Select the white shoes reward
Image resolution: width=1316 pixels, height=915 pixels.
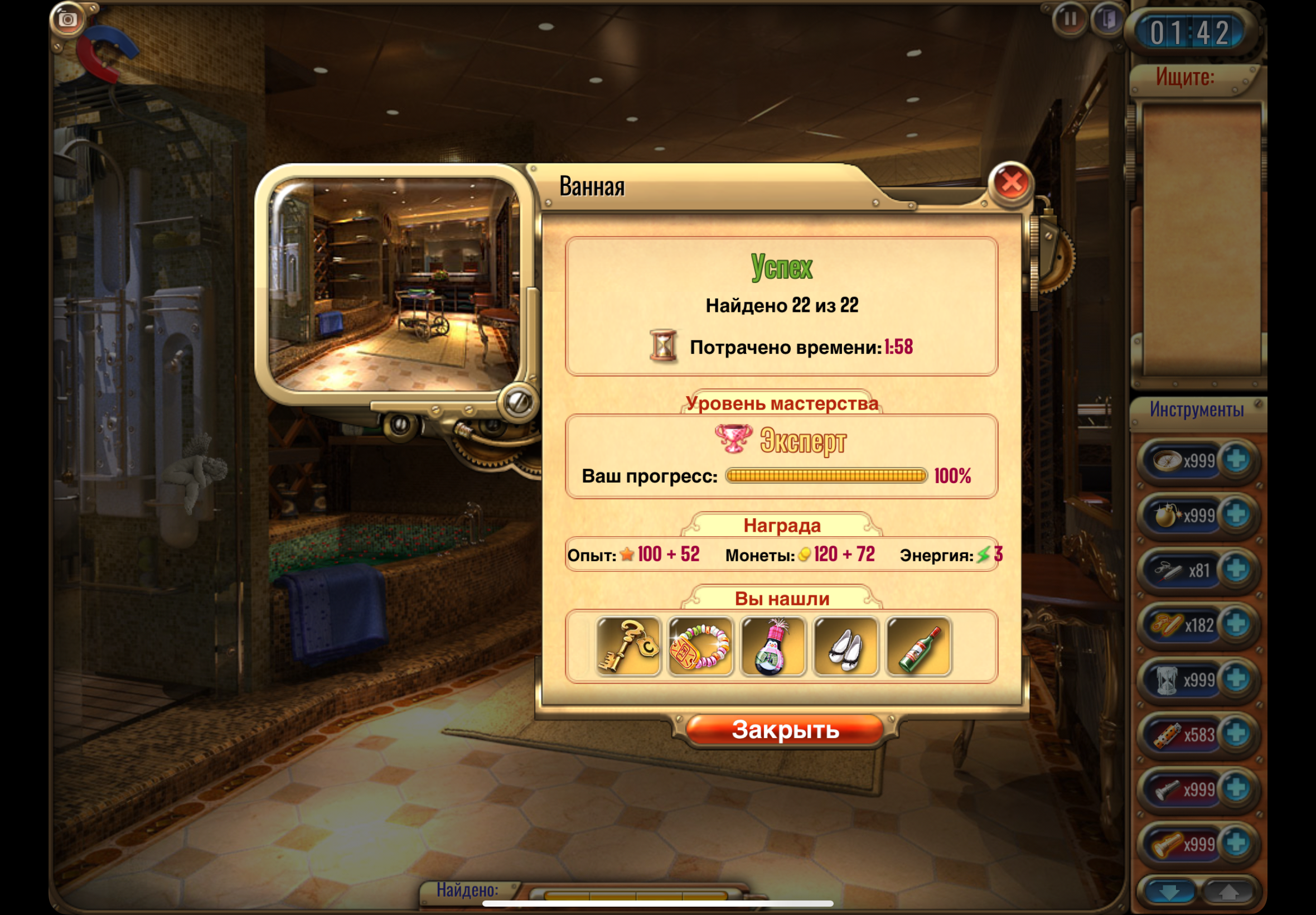[845, 647]
